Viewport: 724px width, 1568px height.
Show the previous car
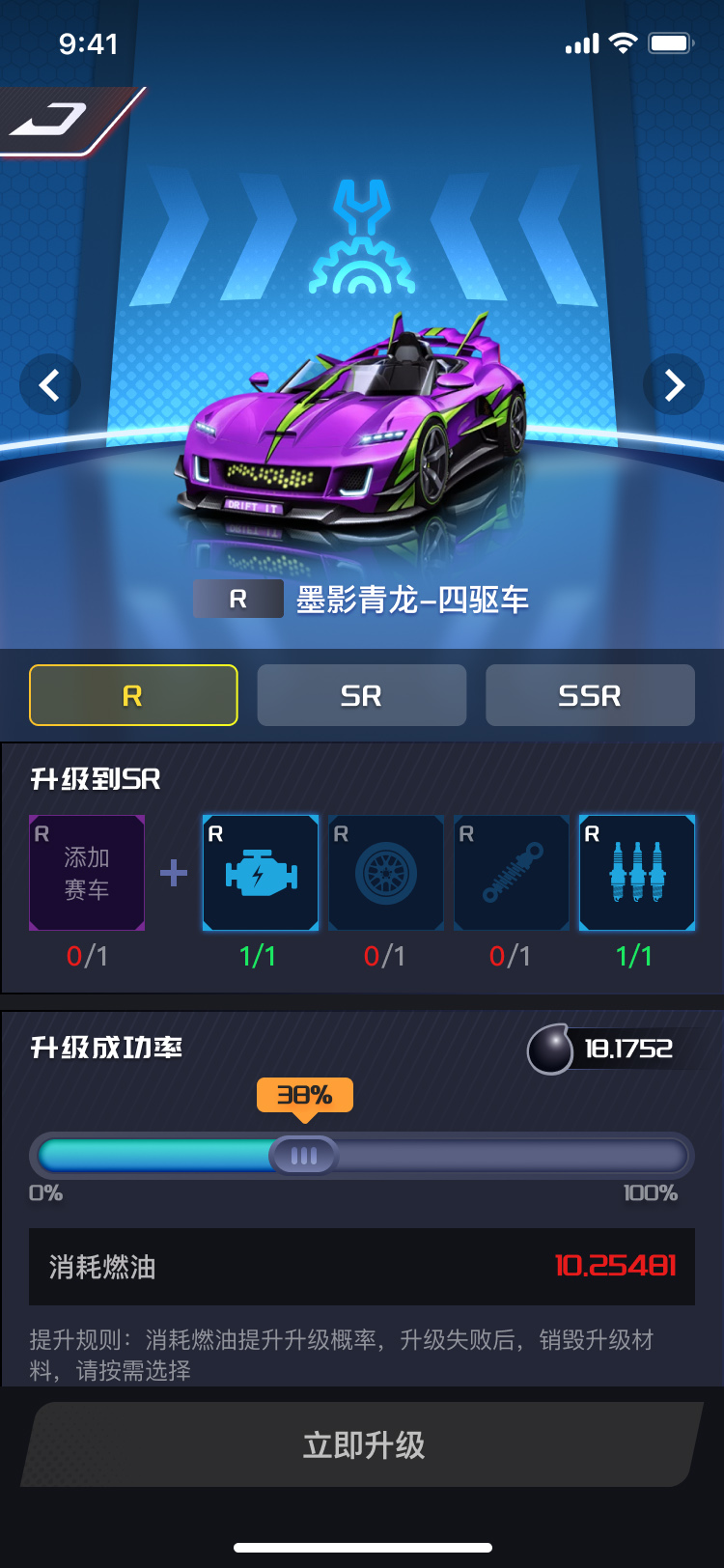tap(49, 385)
